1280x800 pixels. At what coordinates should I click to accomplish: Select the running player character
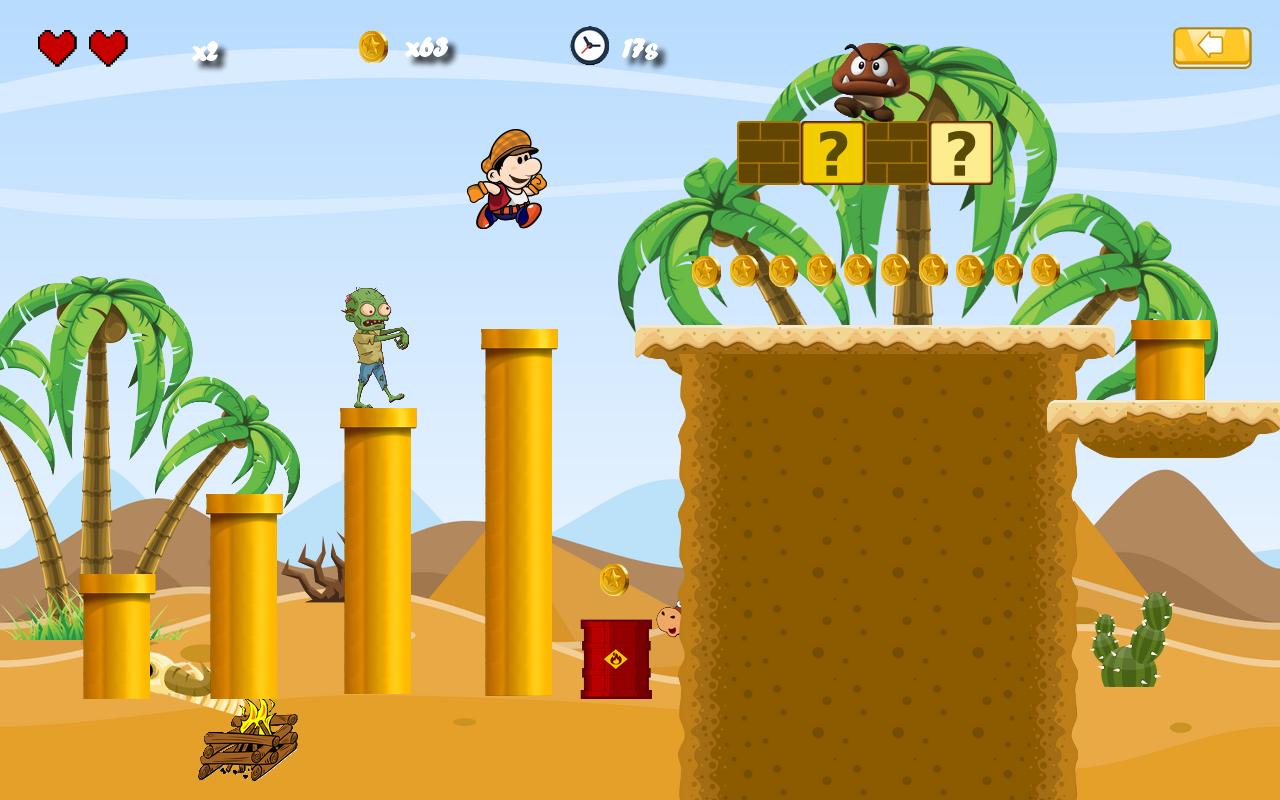click(510, 185)
